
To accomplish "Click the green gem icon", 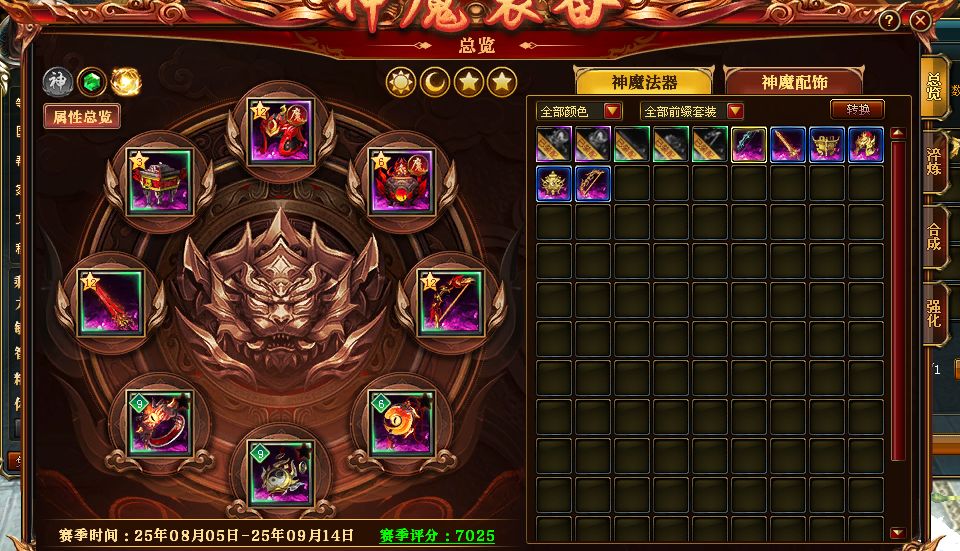I will pyautogui.click(x=92, y=81).
